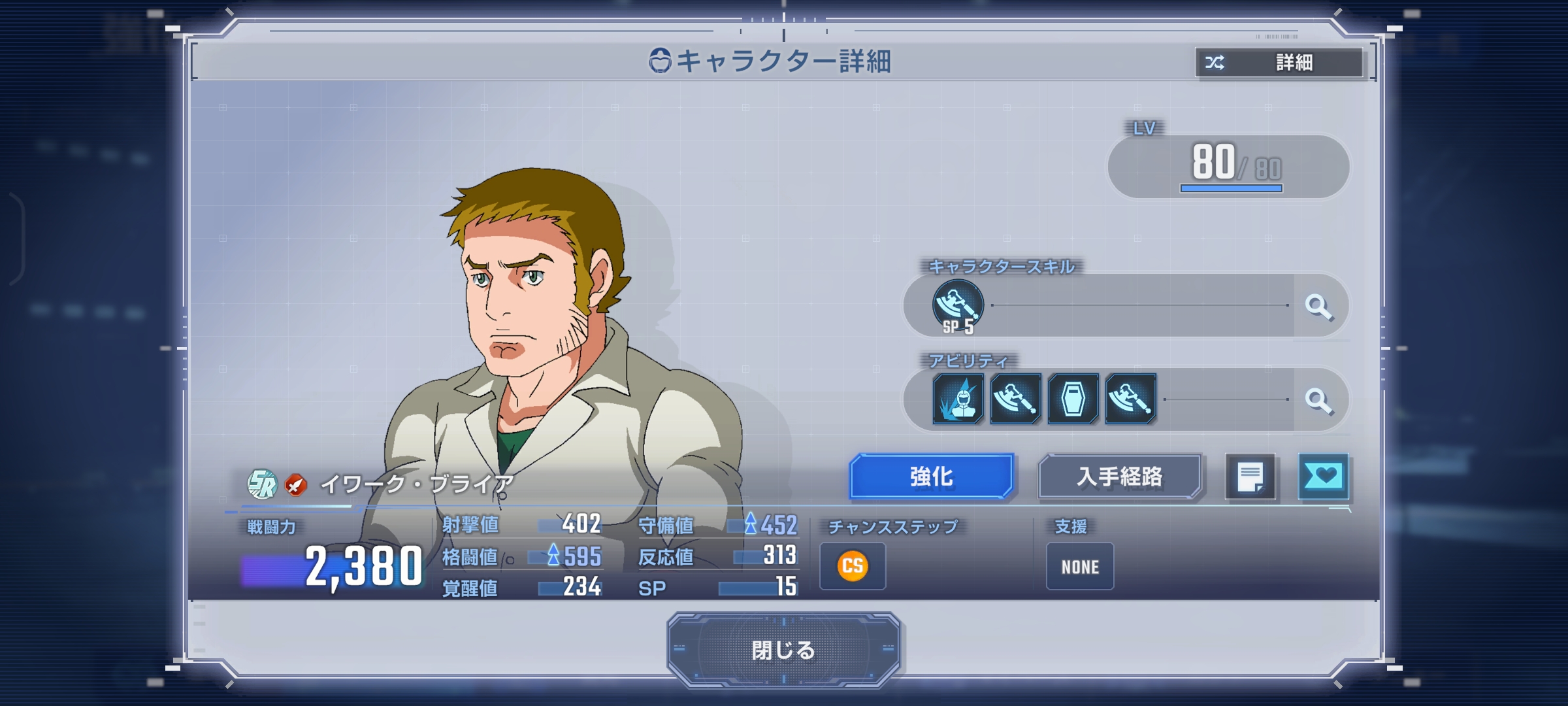Open the document notes icon
Viewport: 1568px width, 706px height.
click(x=1250, y=477)
